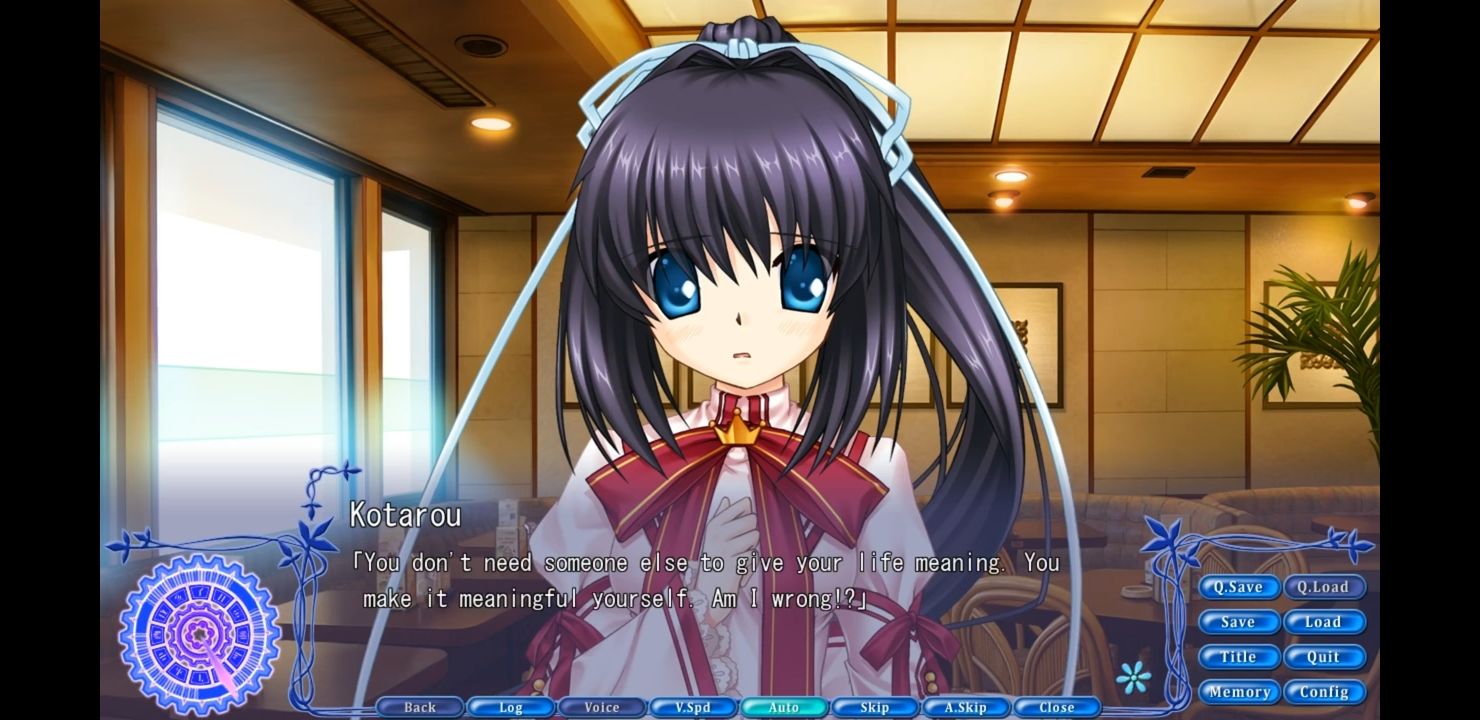Quick save with the Q.Save button
This screenshot has height=720, width=1480.
tap(1239, 587)
